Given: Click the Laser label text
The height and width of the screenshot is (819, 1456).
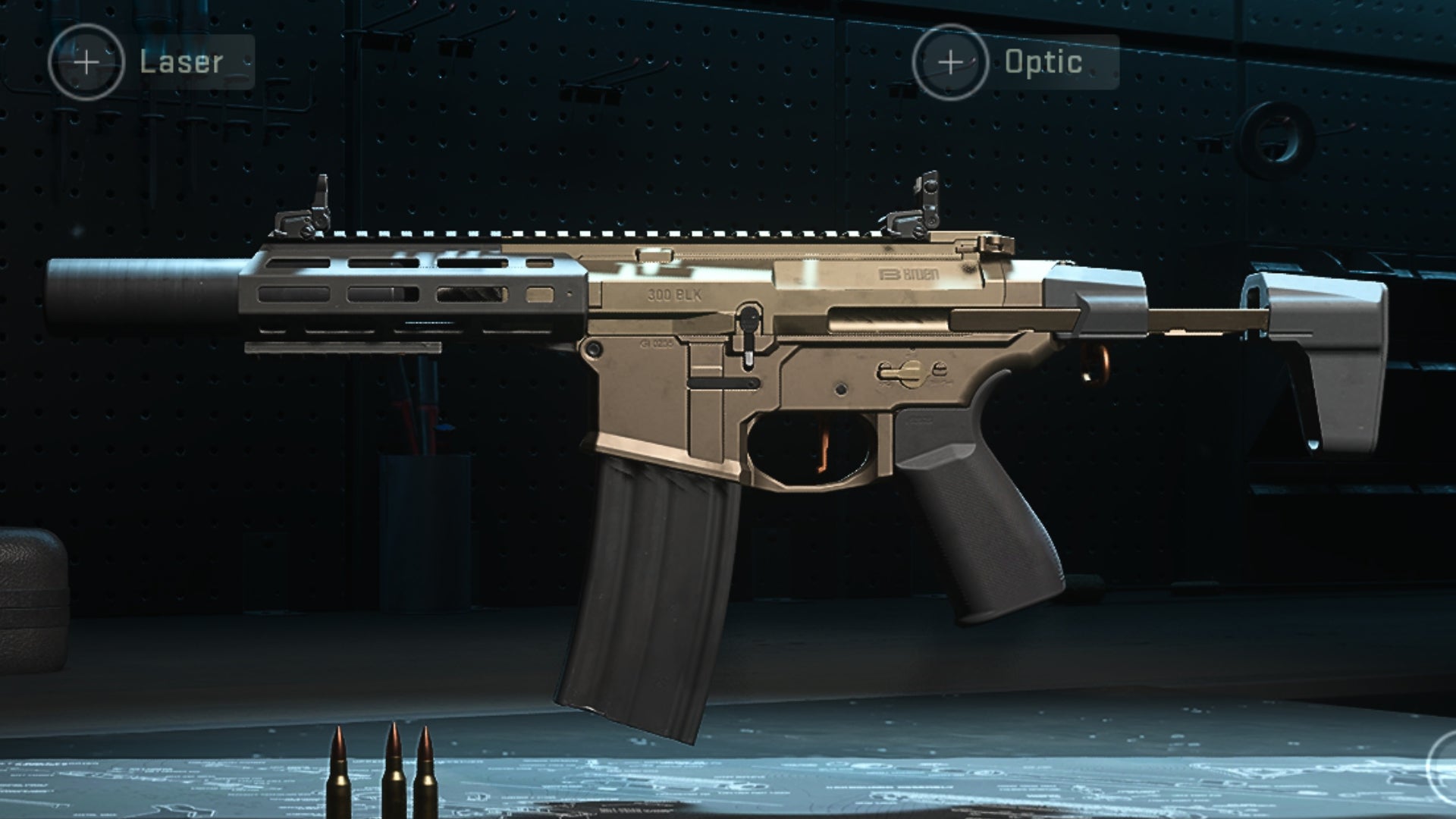Looking at the screenshot, I should tap(180, 62).
